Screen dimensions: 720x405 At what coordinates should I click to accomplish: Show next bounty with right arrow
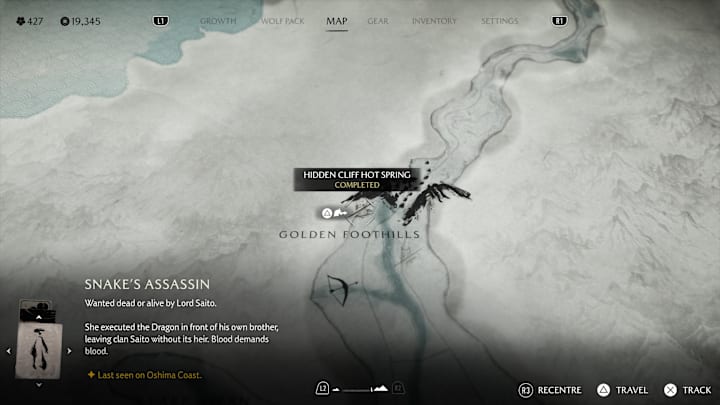click(x=71, y=351)
